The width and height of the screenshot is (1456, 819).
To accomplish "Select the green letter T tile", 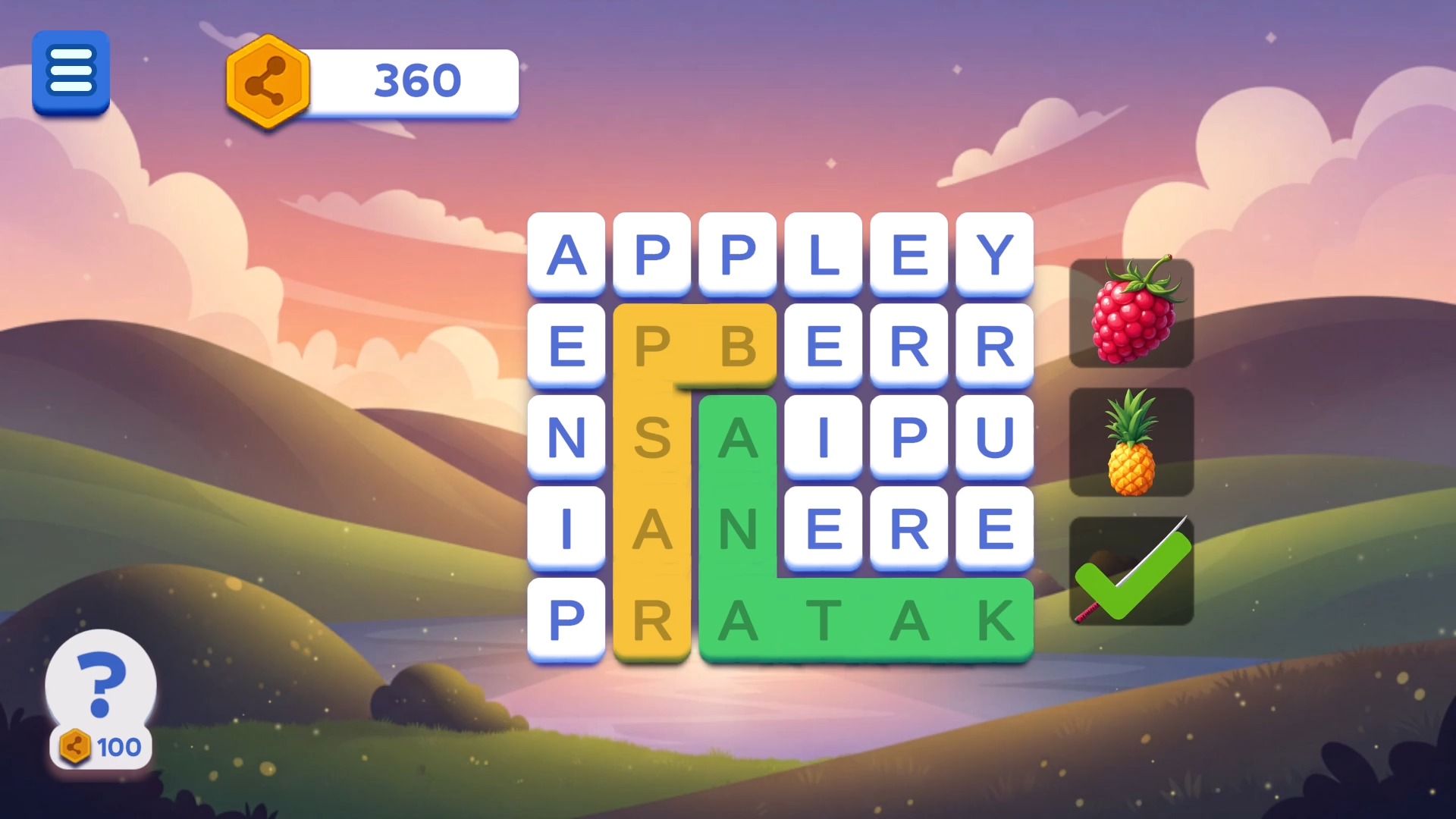I will (x=824, y=620).
